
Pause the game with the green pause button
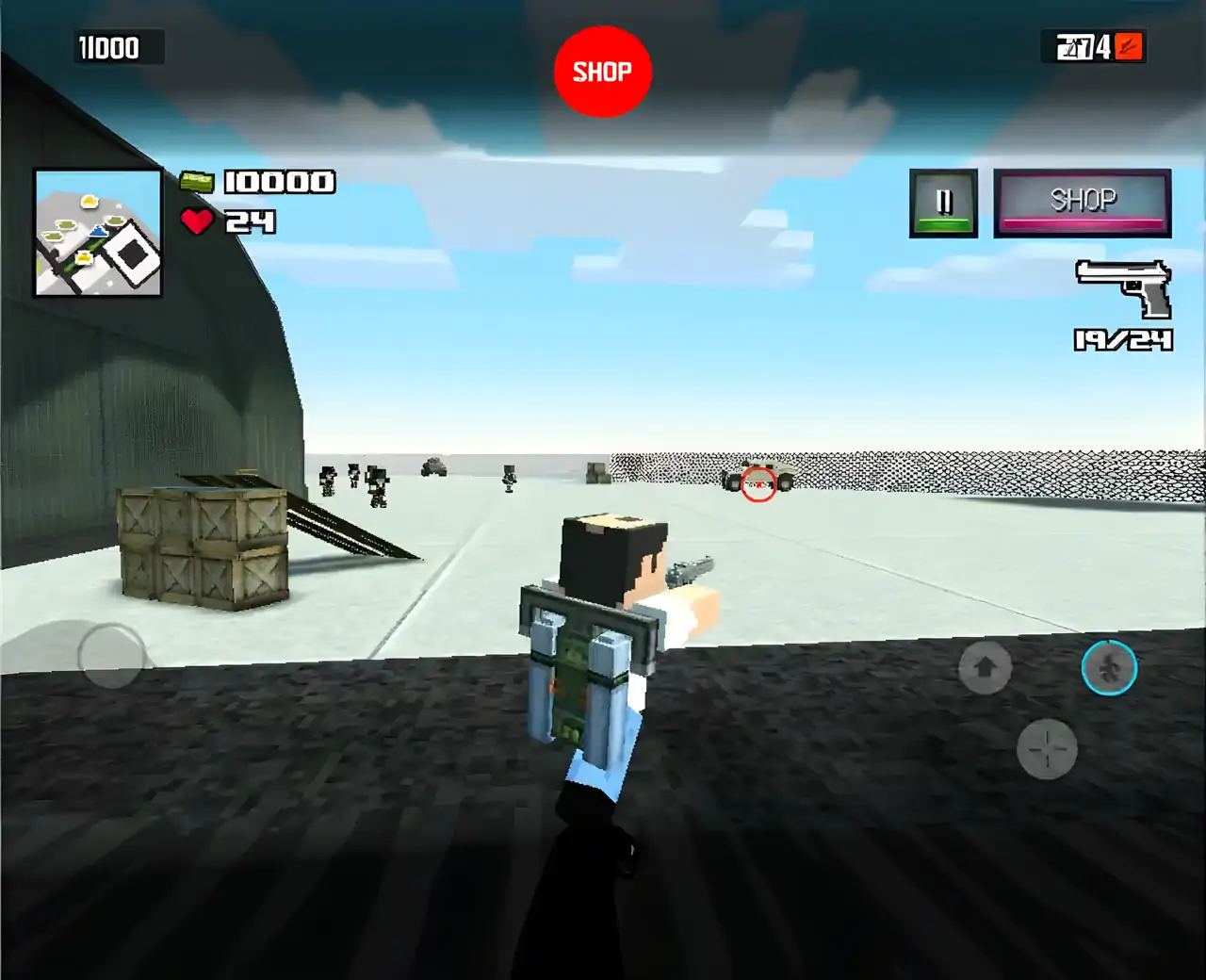(x=943, y=203)
